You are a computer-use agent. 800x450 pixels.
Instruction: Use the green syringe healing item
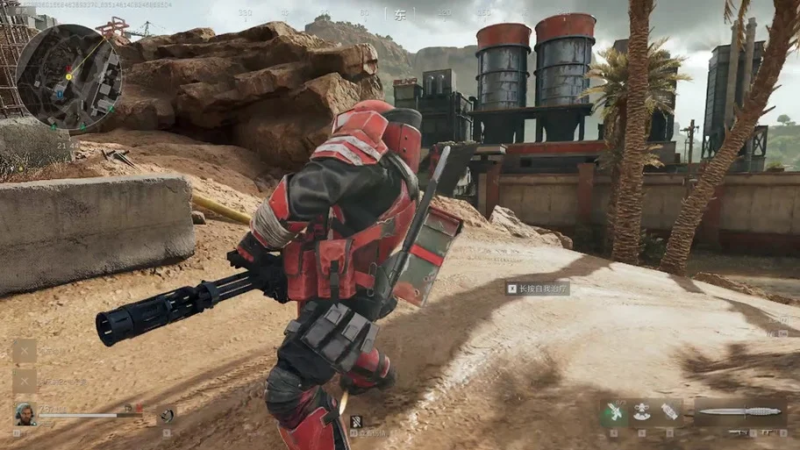point(613,411)
